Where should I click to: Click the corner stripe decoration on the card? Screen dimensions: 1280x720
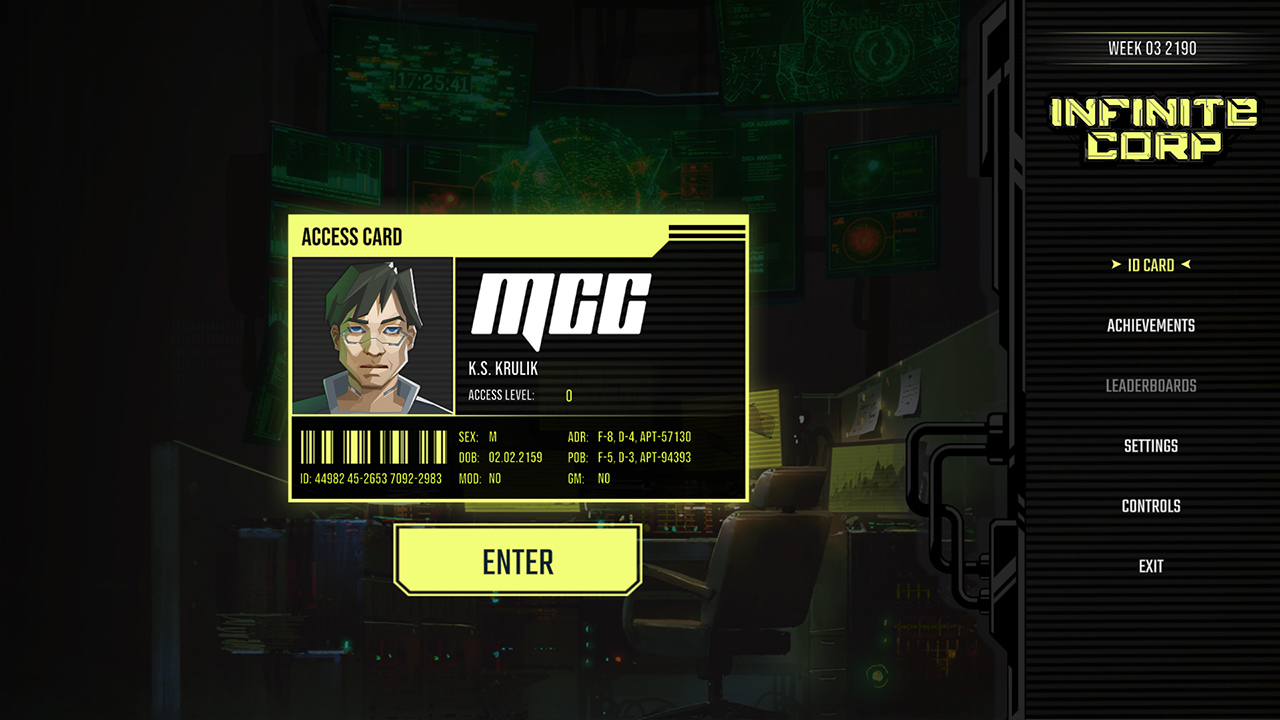pos(707,233)
